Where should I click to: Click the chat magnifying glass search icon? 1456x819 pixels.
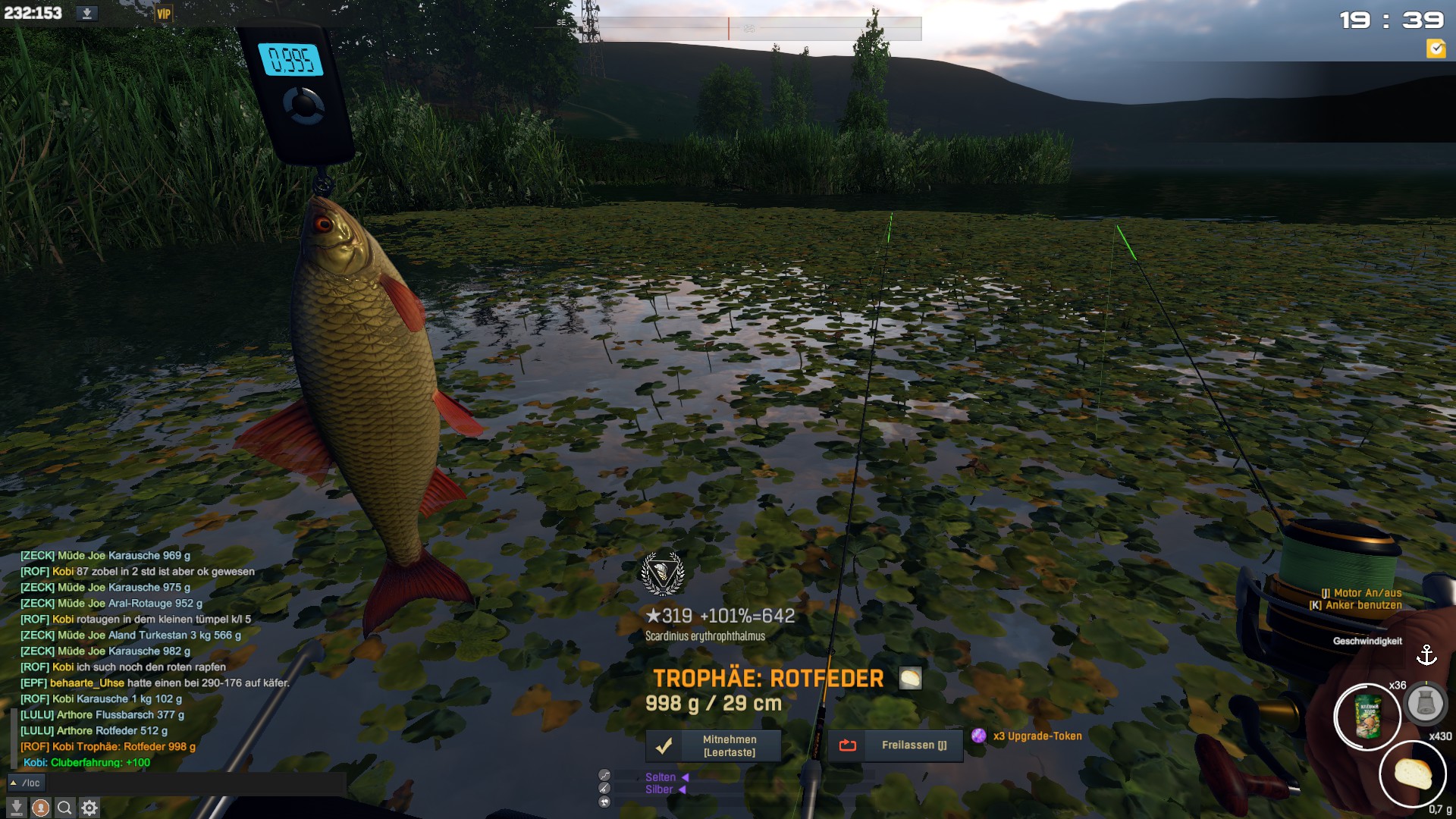(x=65, y=808)
